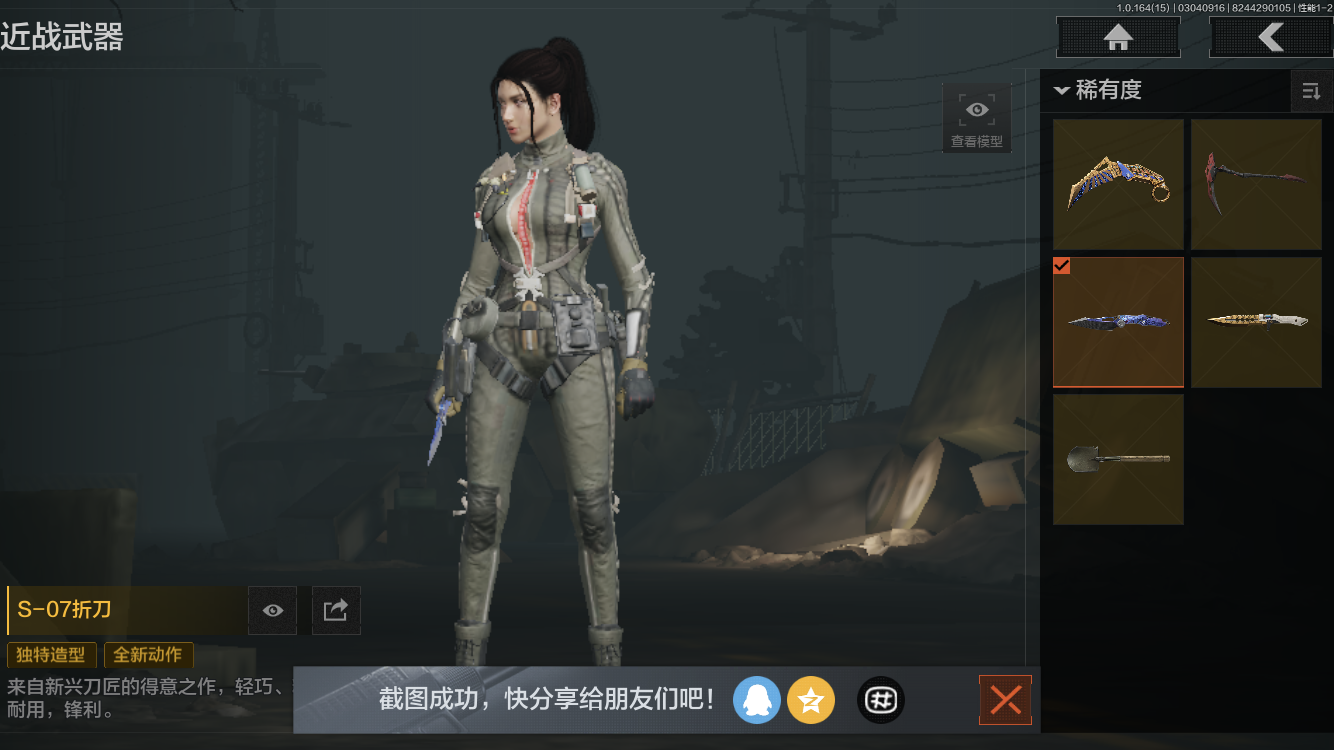This screenshot has width=1334, height=750.
Task: Click the back arrow at top right
Action: (x=1272, y=37)
